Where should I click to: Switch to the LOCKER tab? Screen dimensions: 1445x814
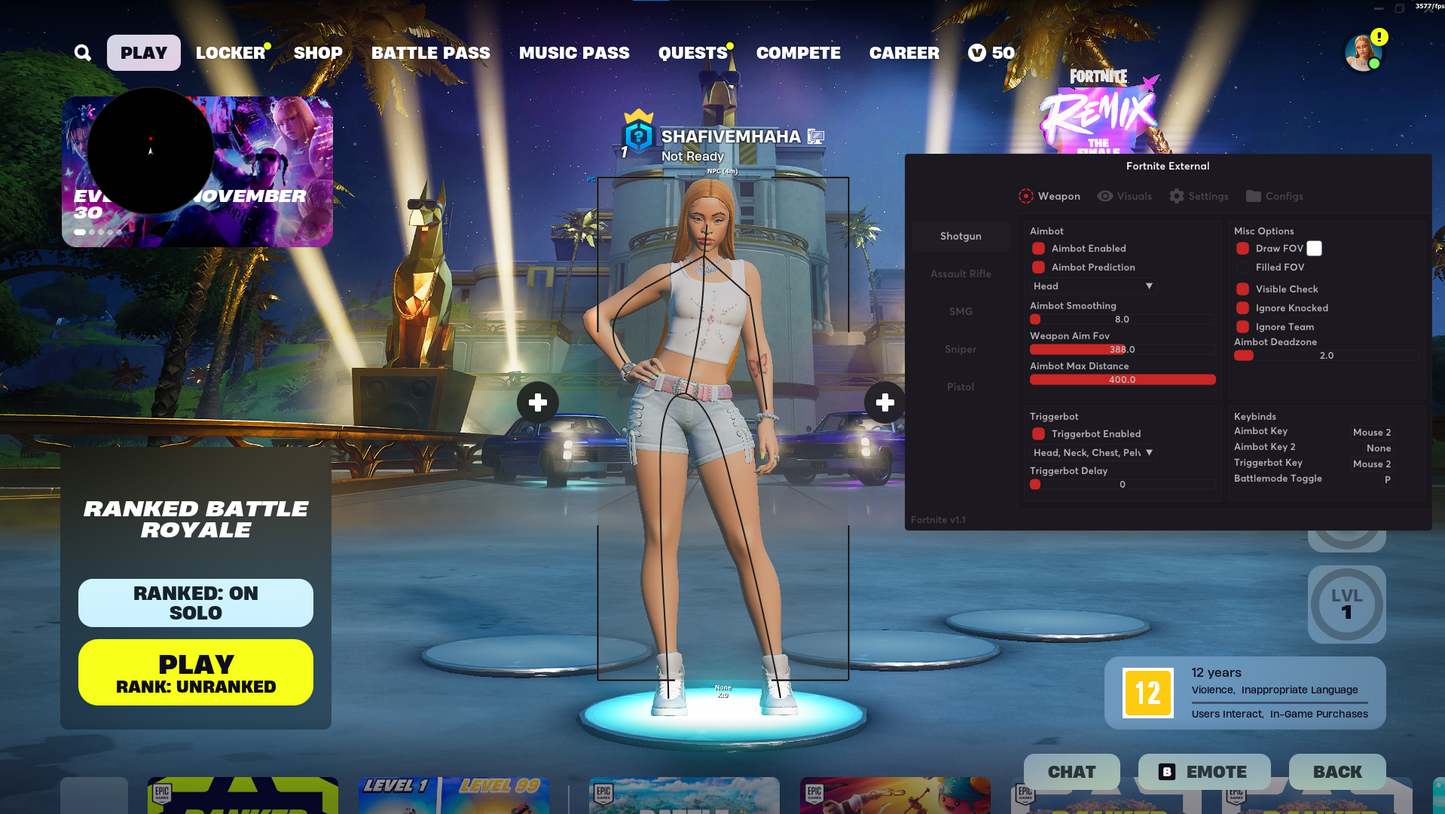click(x=229, y=52)
